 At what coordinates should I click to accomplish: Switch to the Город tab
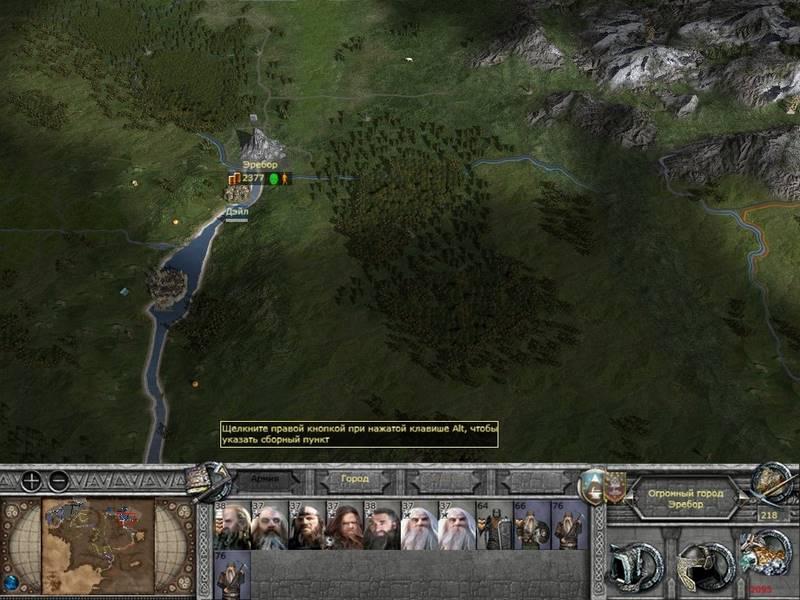click(x=354, y=480)
